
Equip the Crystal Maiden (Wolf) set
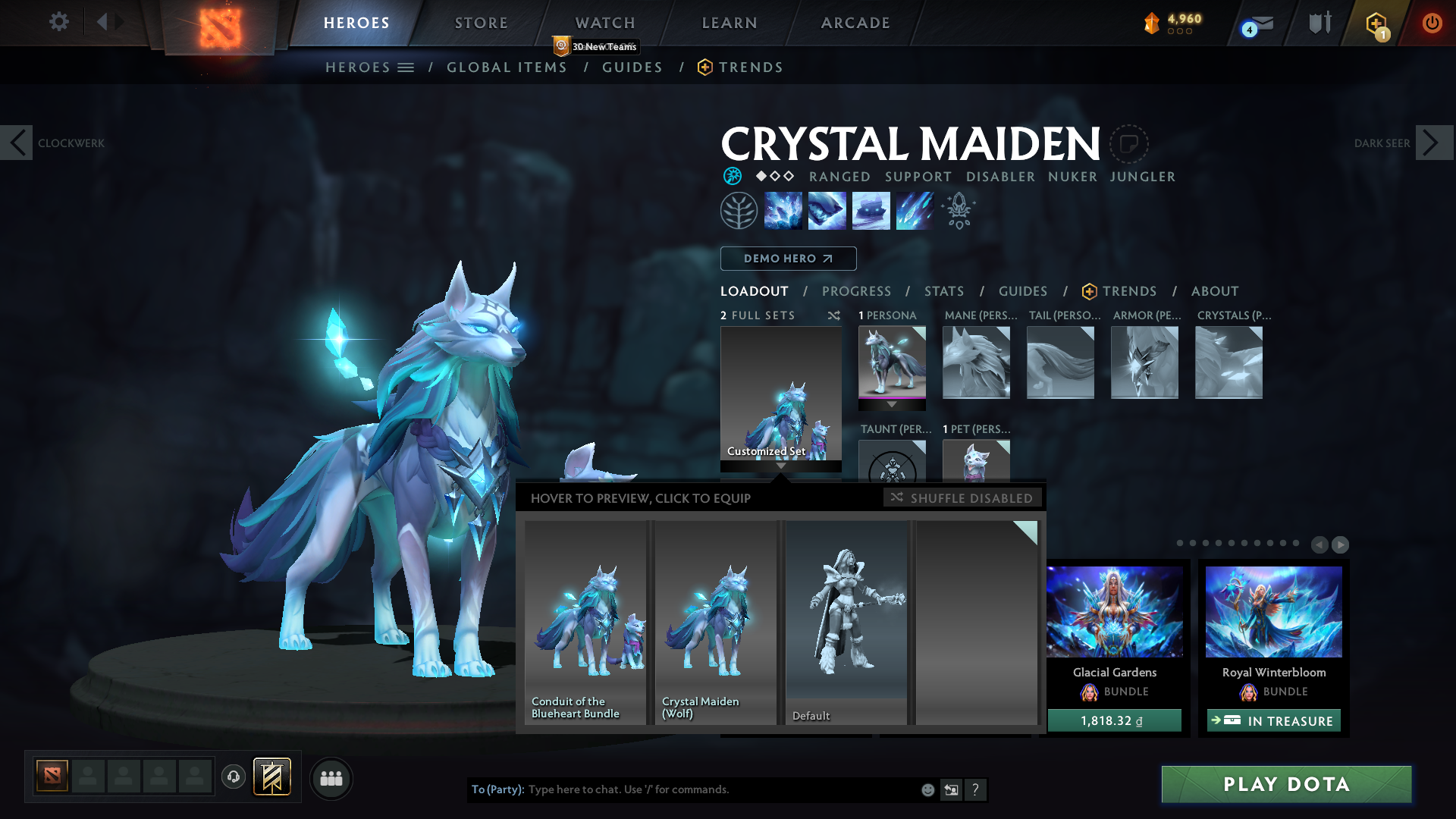716,622
